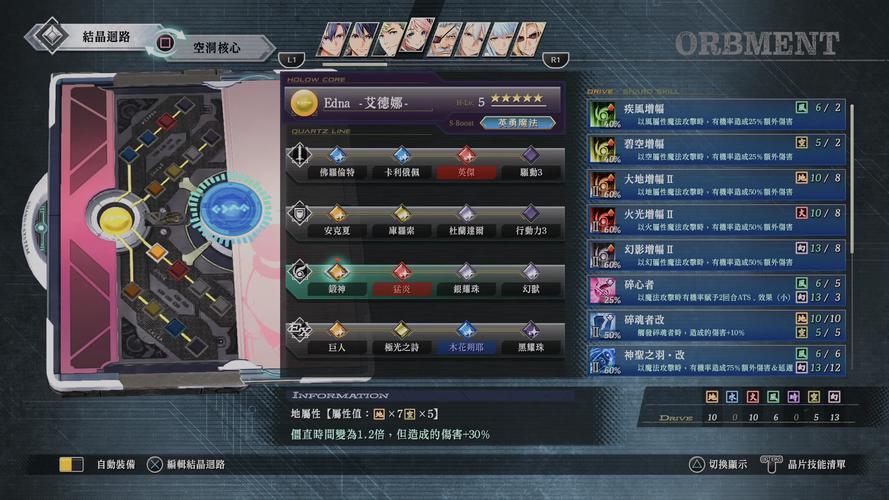Image resolution: width=889 pixels, height=500 pixels.
Task: Select the 碎心者 shard skill row
Action: 716,290
